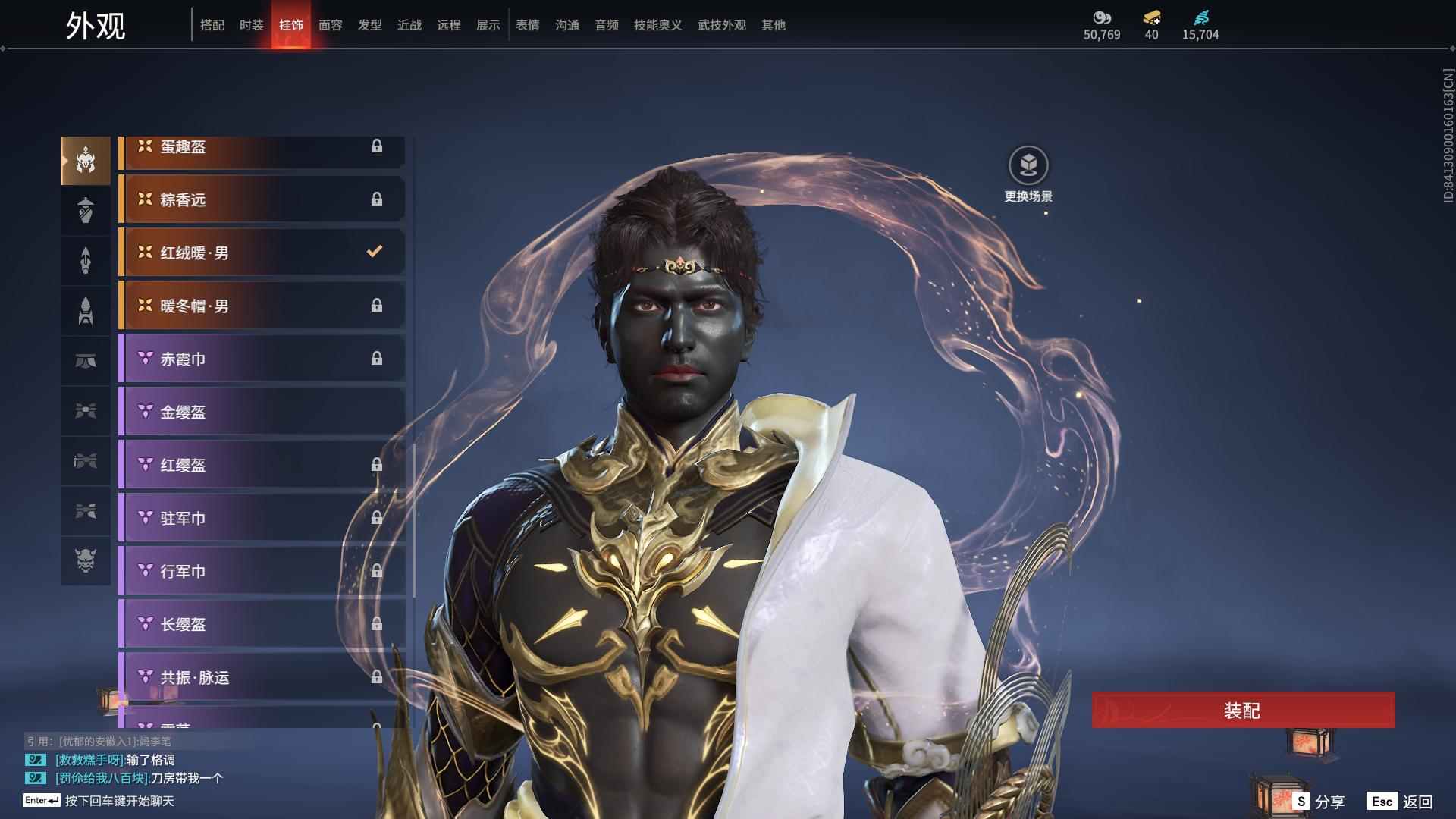Image resolution: width=1456 pixels, height=819 pixels.
Task: Click the red 装配 equip button
Action: pyautogui.click(x=1242, y=711)
